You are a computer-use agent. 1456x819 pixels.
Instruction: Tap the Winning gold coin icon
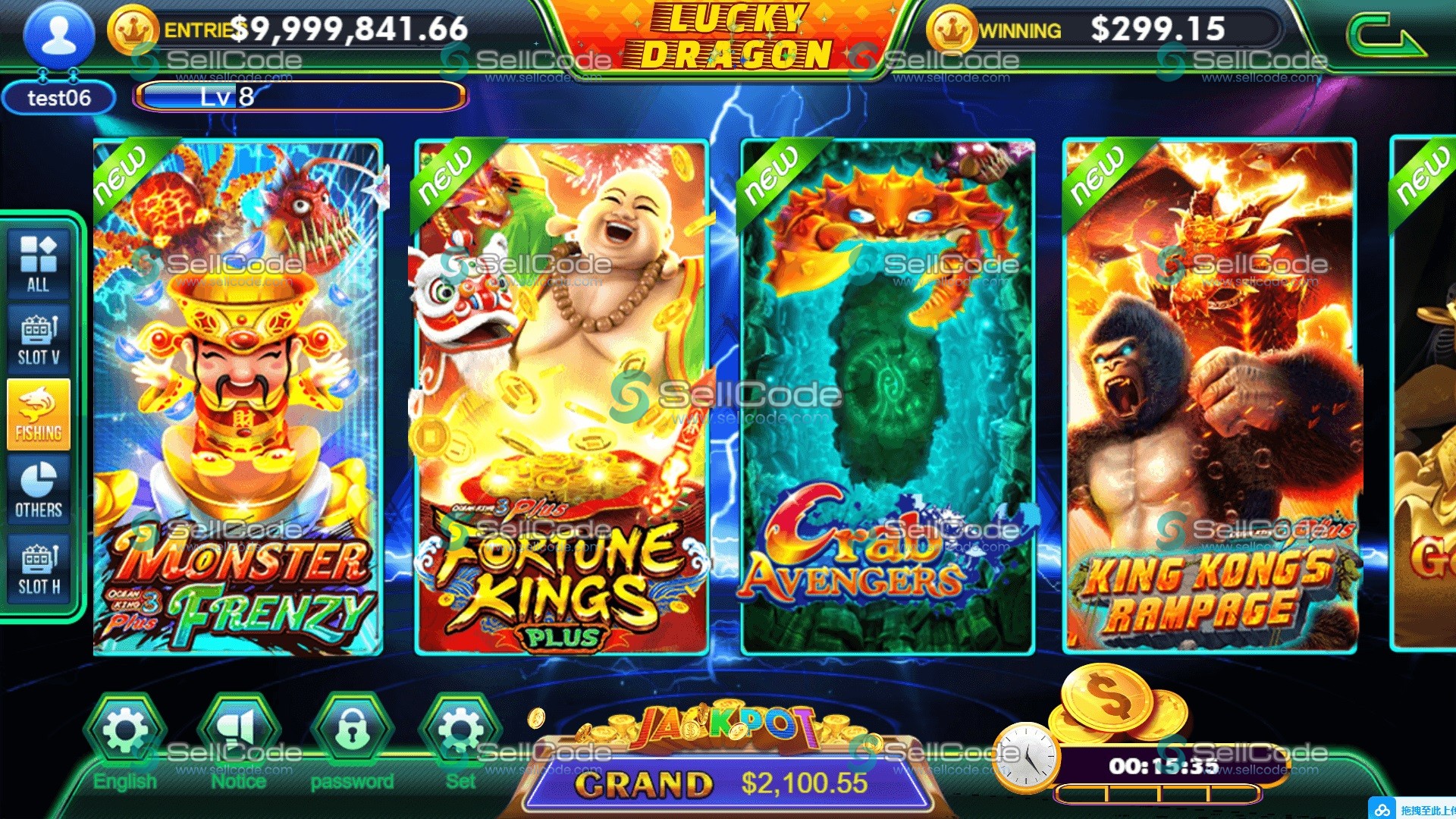point(952,30)
